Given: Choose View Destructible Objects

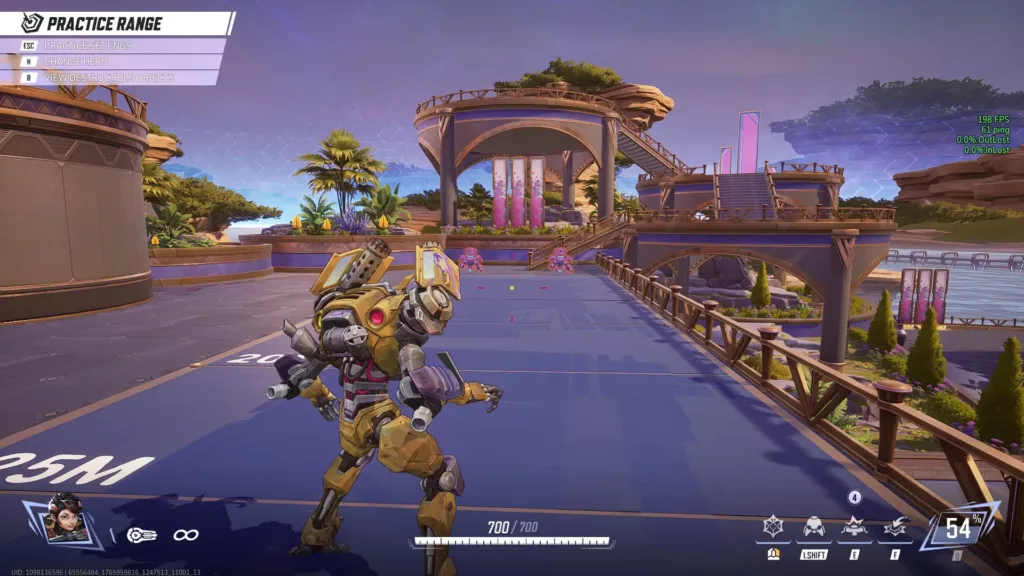Looking at the screenshot, I should click(108, 77).
